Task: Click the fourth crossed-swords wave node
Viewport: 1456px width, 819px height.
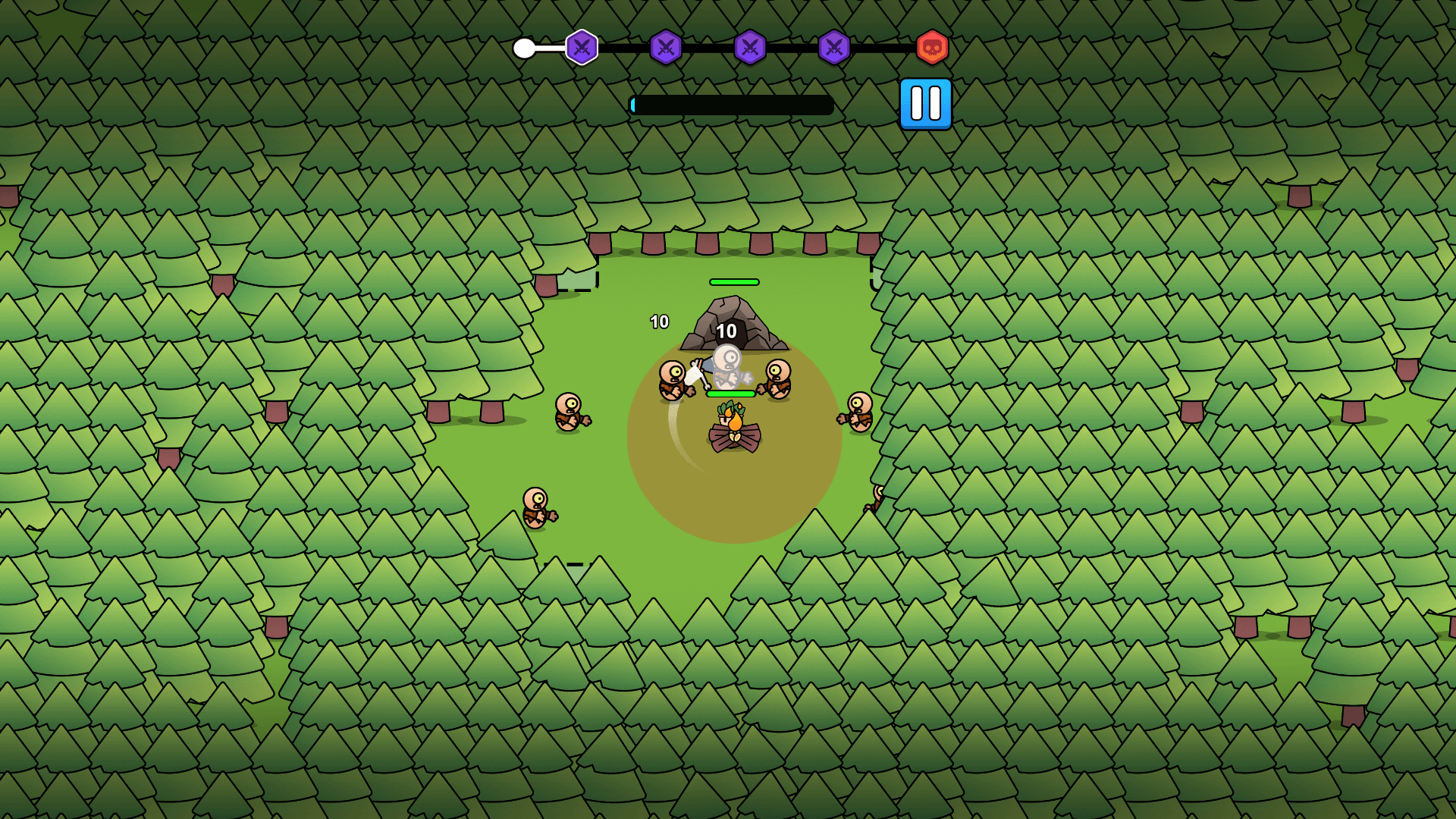Action: pyautogui.click(x=831, y=48)
